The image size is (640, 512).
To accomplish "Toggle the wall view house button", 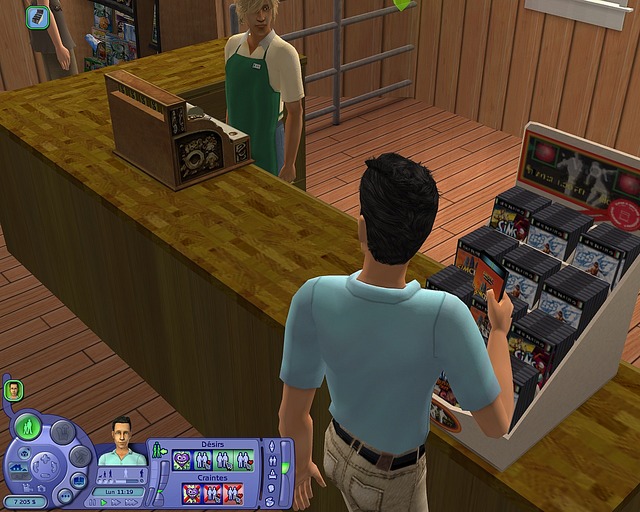I will click(x=17, y=469).
